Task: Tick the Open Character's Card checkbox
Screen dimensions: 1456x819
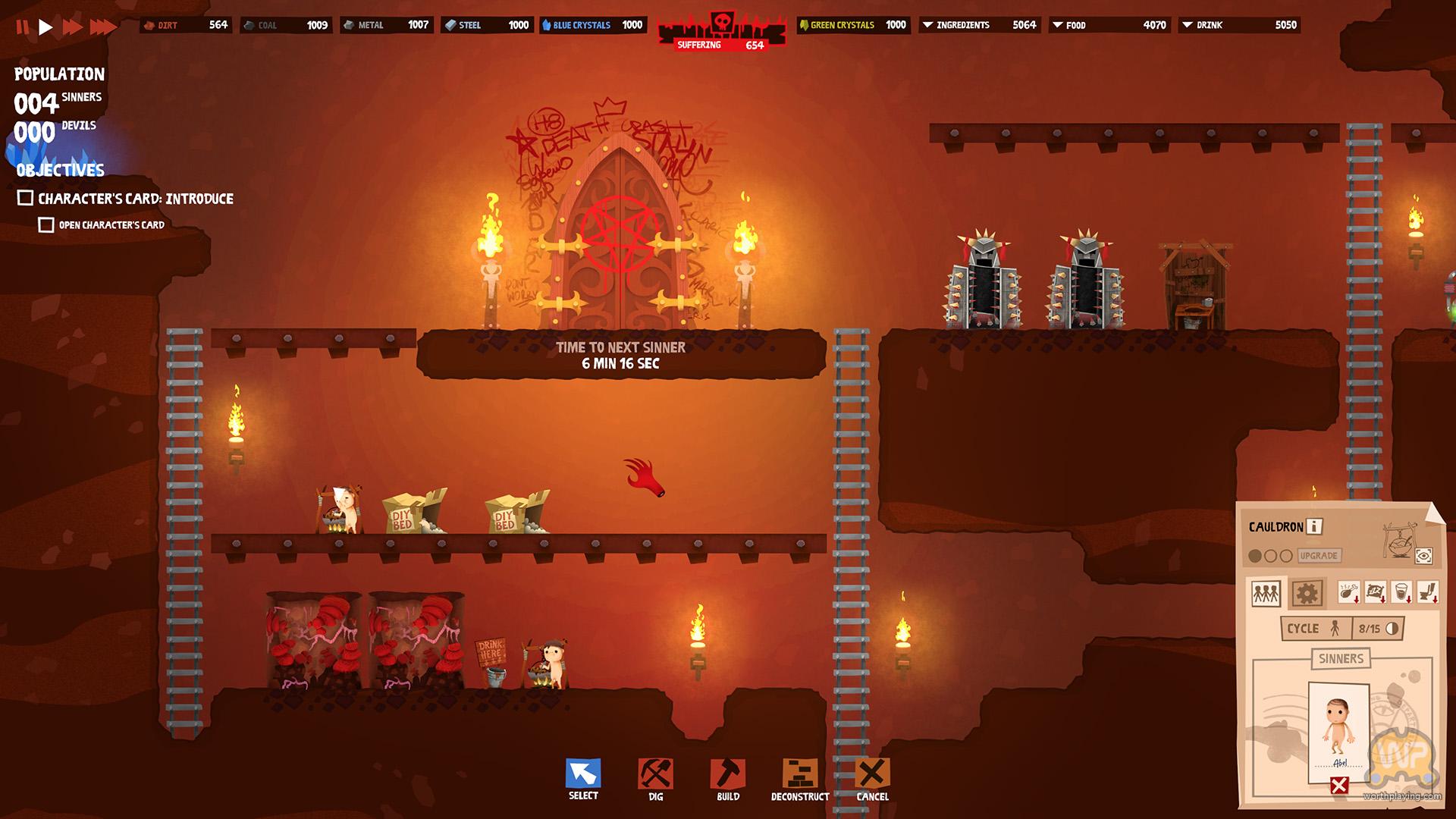Action: click(x=46, y=224)
